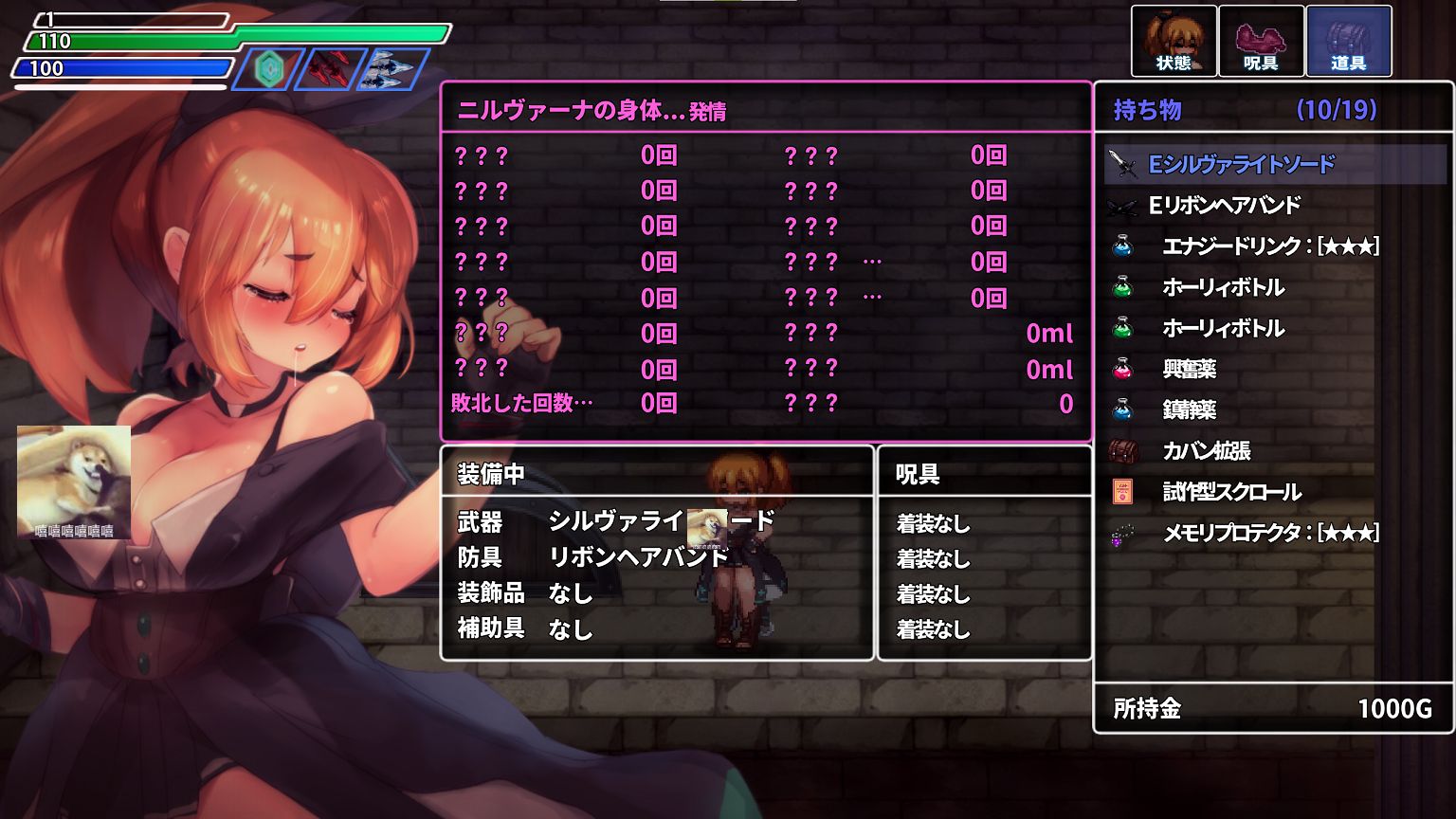Choose Eリボンヘアバンド from the item list
This screenshot has width=1456, height=819.
click(1224, 206)
